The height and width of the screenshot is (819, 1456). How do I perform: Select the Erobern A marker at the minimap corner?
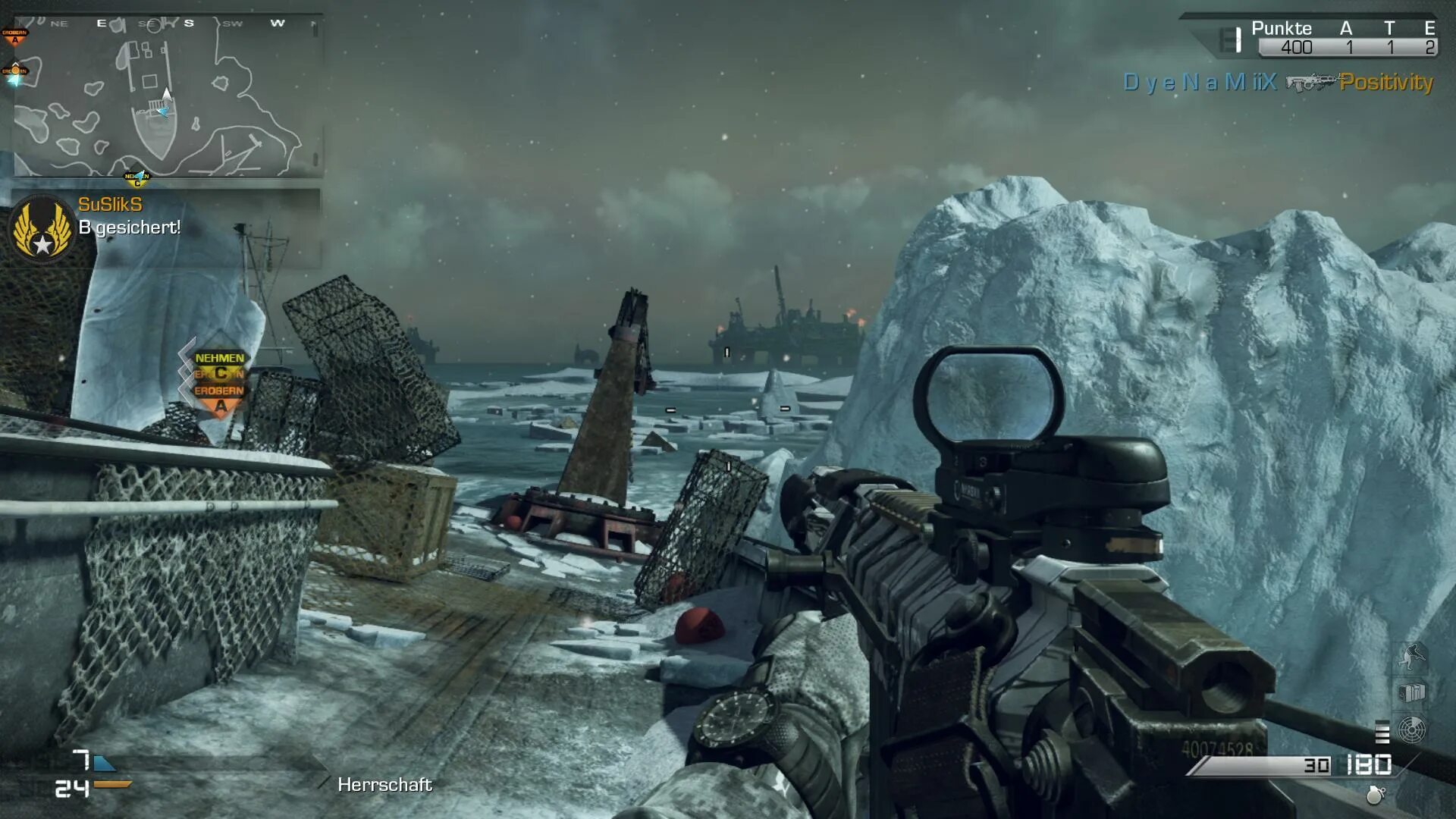pyautogui.click(x=14, y=35)
